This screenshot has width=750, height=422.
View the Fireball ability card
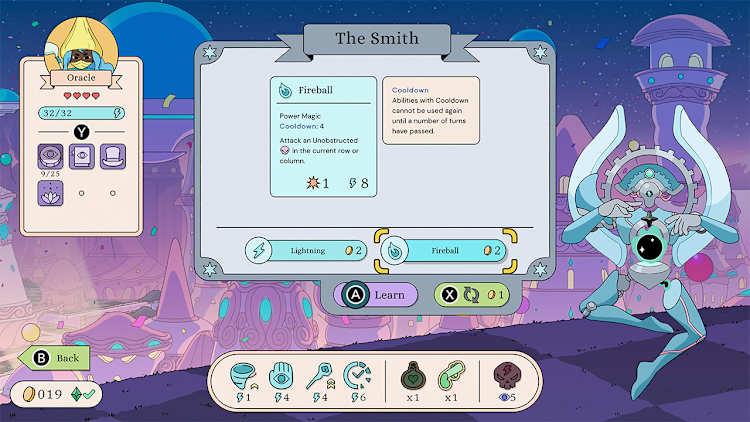point(324,136)
